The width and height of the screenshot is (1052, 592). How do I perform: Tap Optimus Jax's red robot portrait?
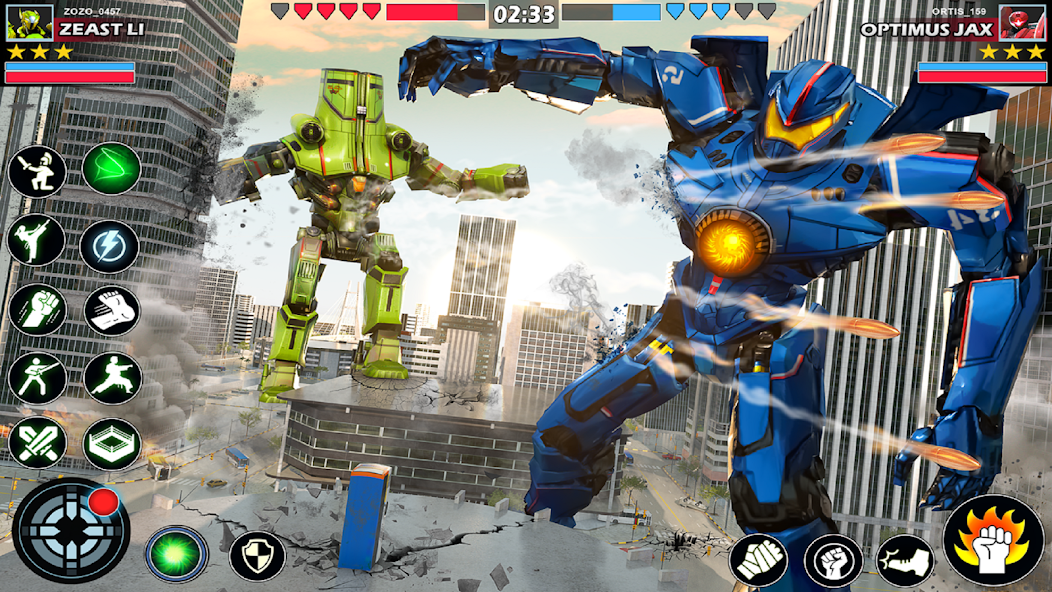click(1022, 22)
